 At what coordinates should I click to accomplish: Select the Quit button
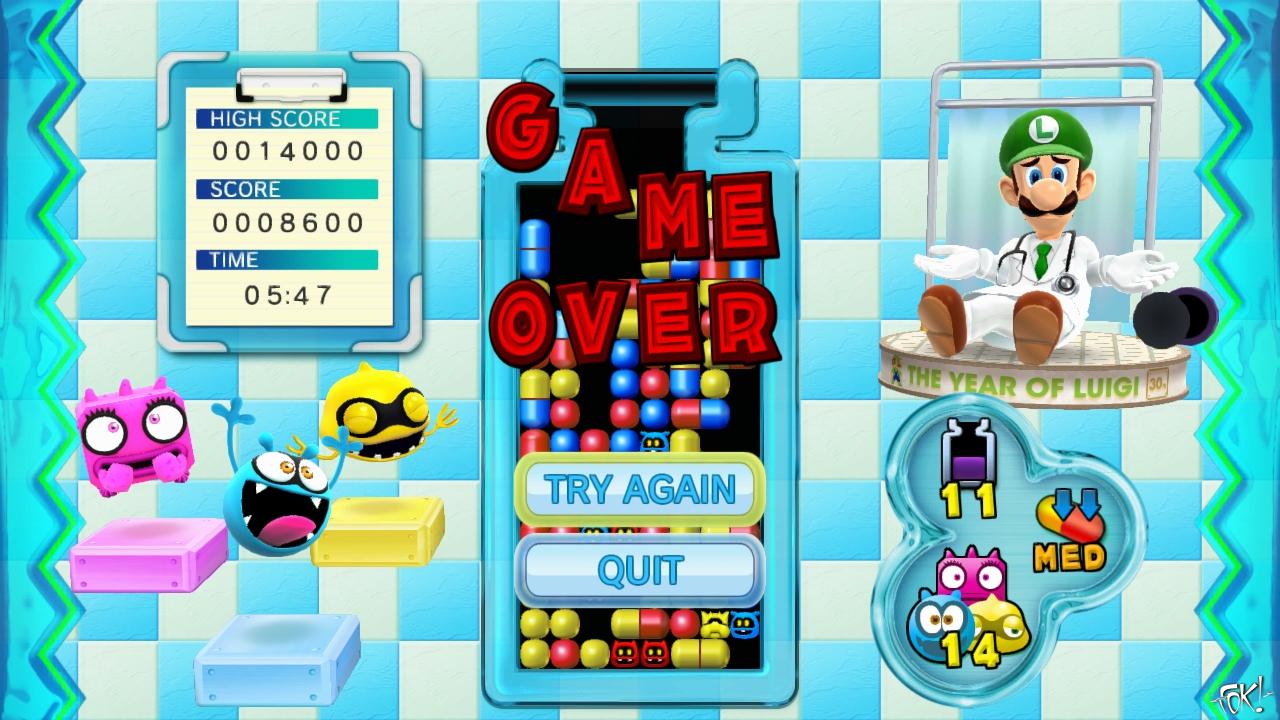click(x=639, y=570)
